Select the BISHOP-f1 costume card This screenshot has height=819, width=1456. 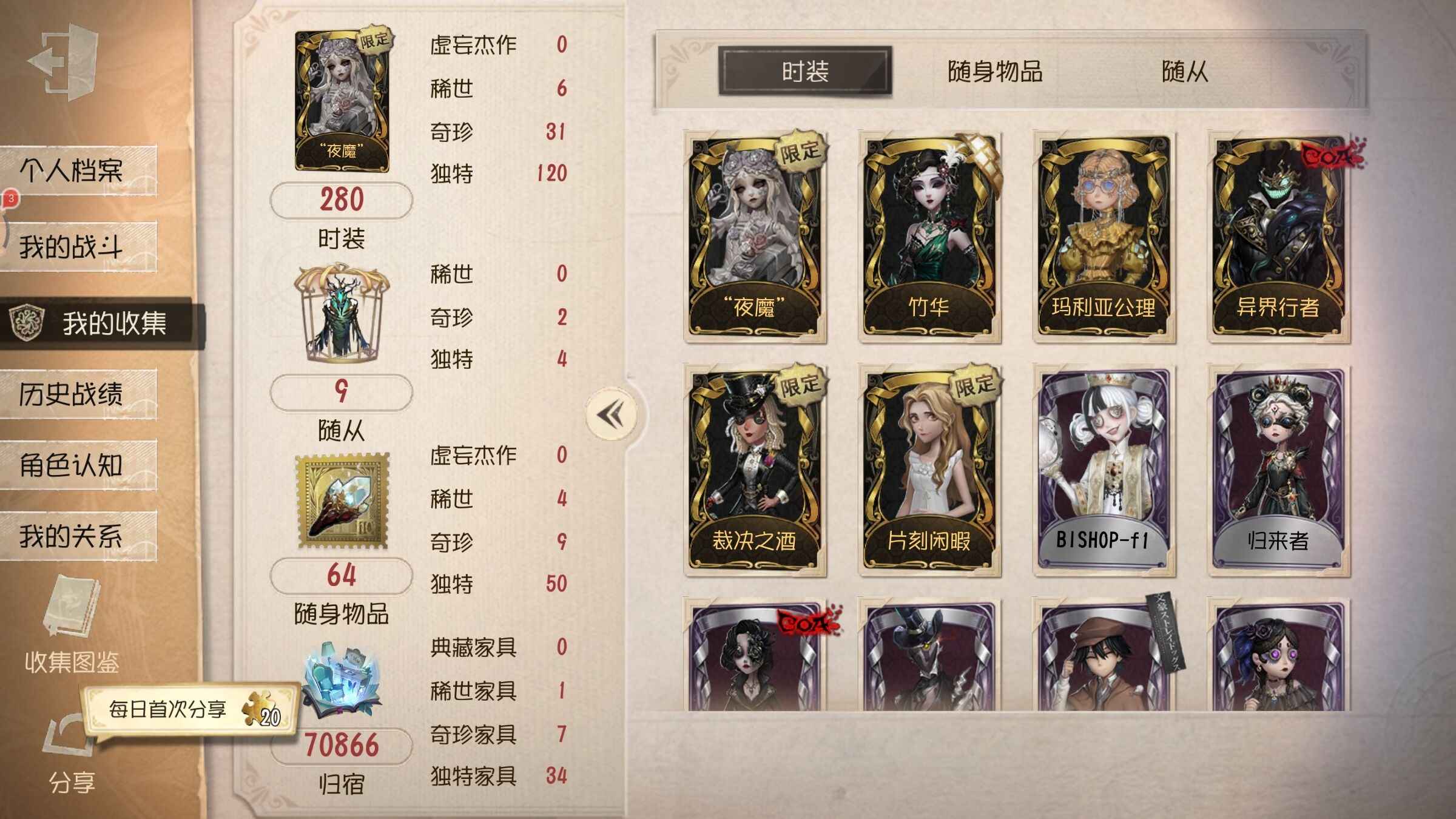(x=1104, y=471)
